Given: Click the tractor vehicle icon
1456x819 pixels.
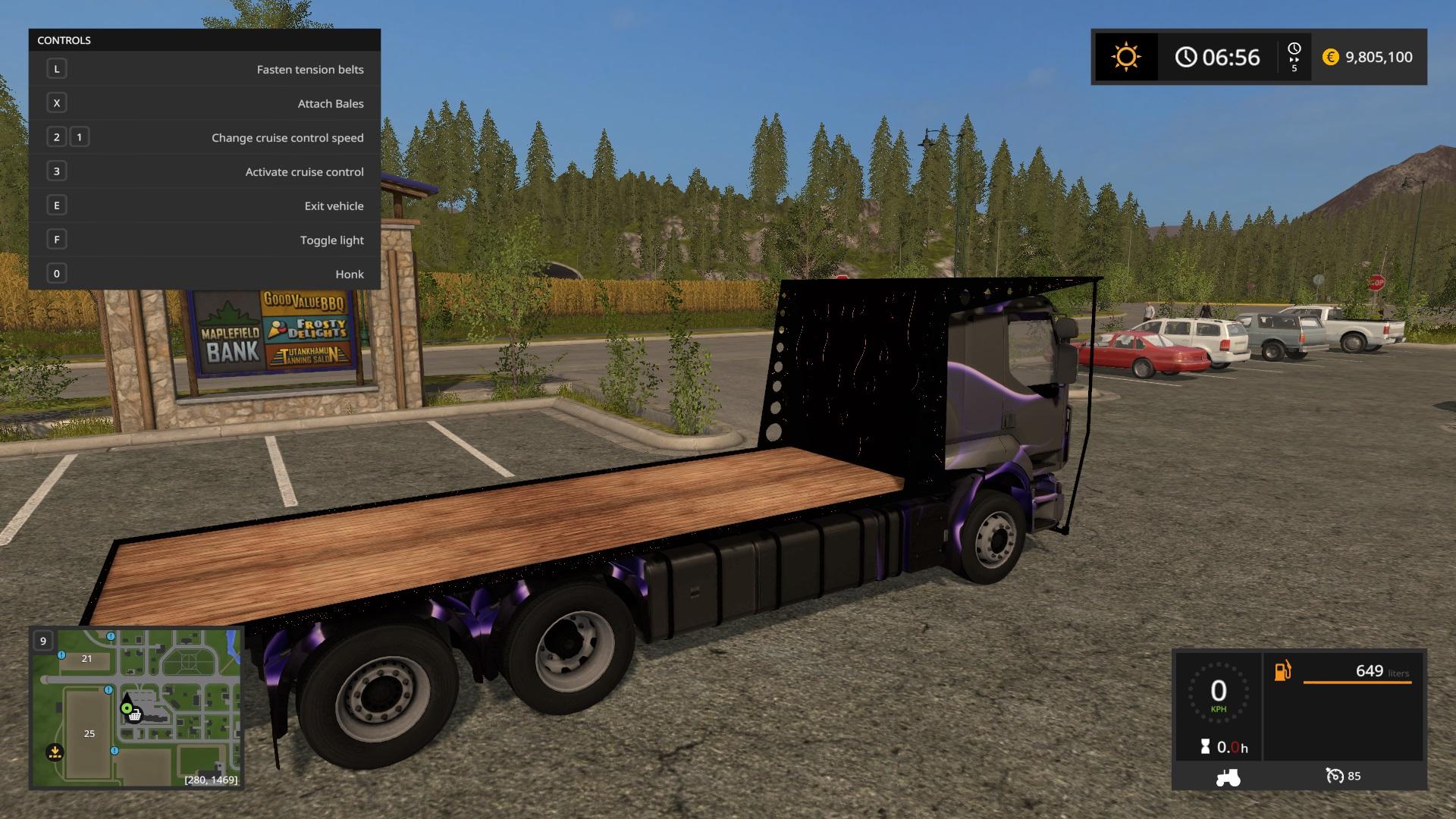Looking at the screenshot, I should coord(1227,777).
